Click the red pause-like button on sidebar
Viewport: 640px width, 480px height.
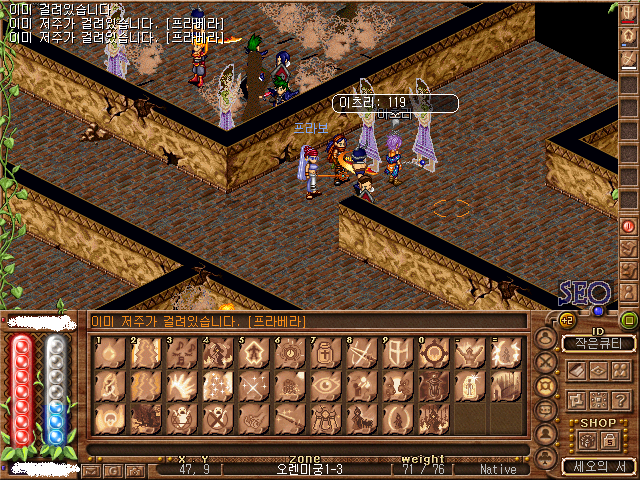(628, 226)
